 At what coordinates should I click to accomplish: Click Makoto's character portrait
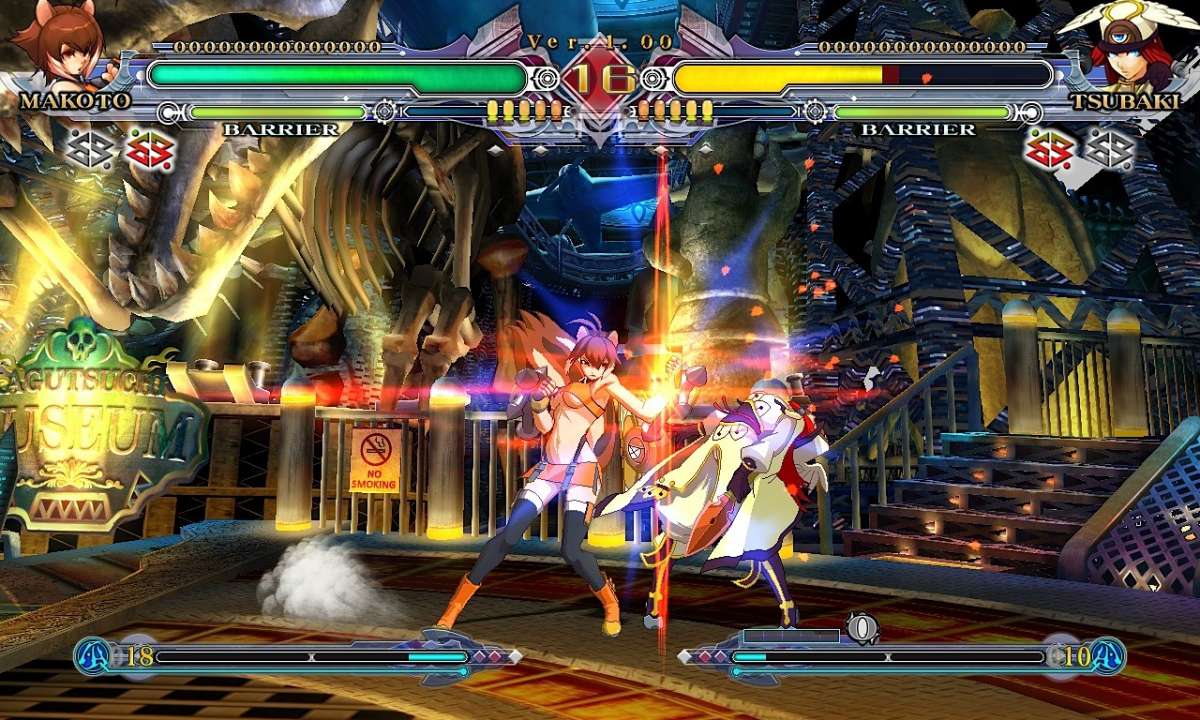pyautogui.click(x=55, y=45)
